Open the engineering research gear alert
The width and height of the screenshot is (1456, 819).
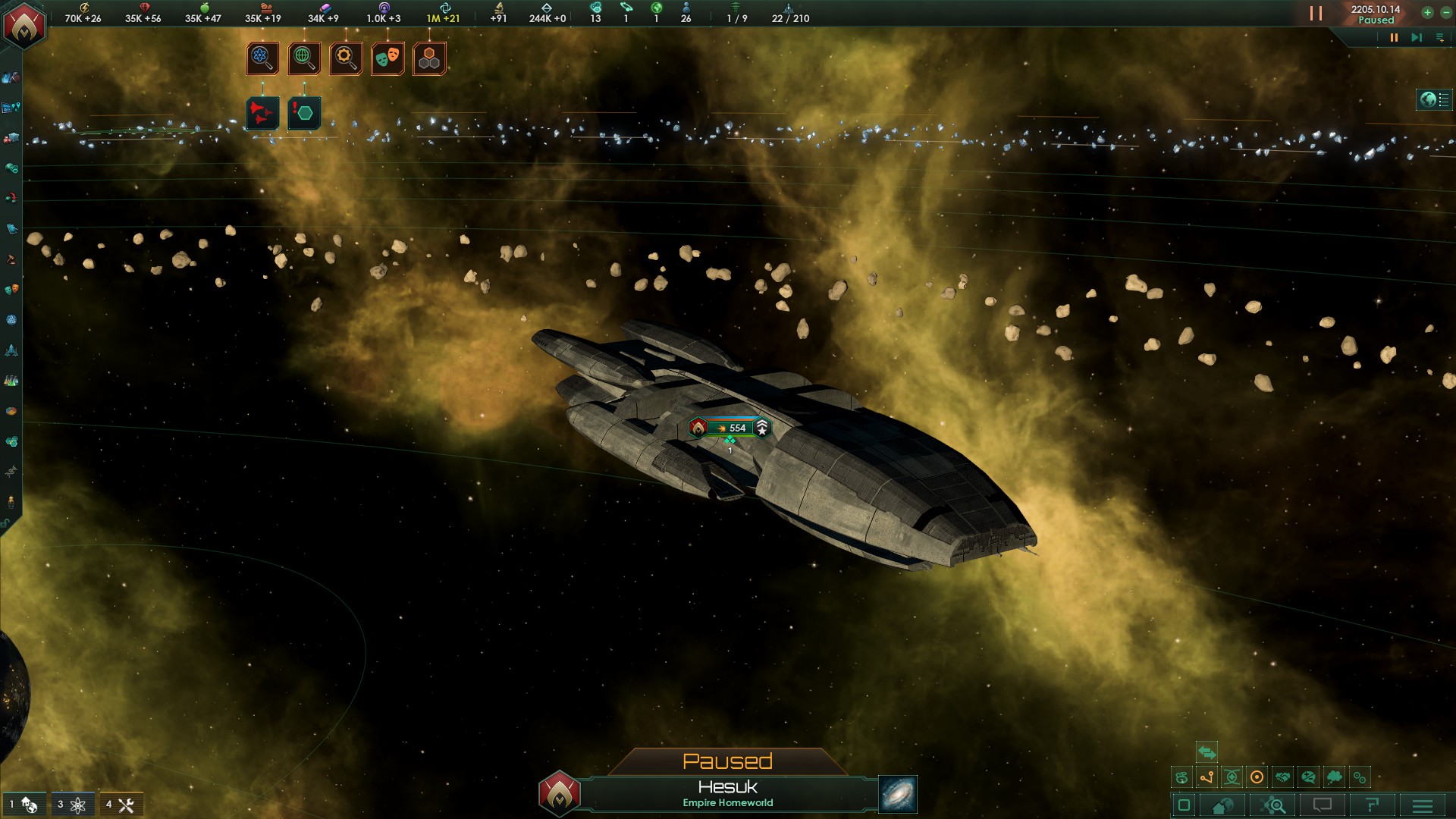pos(346,58)
